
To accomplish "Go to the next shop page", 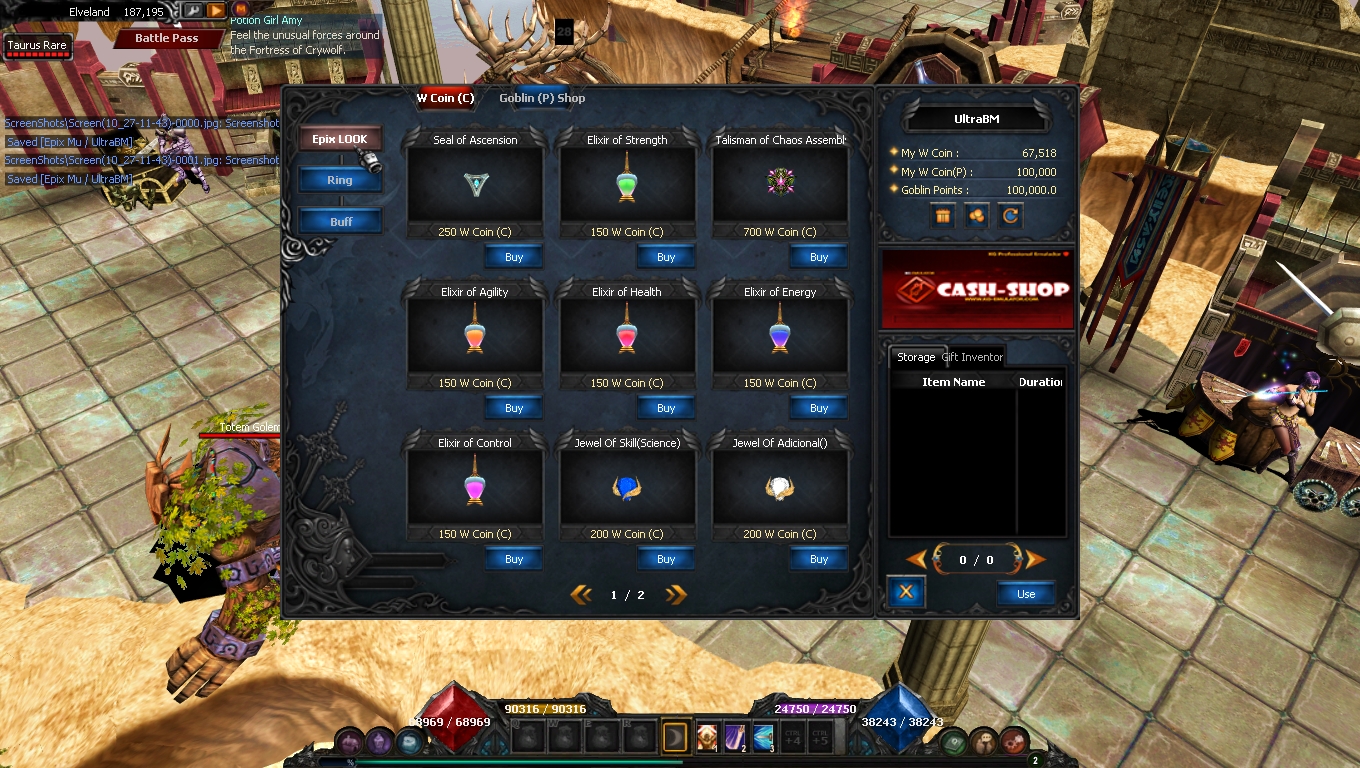I will point(676,595).
